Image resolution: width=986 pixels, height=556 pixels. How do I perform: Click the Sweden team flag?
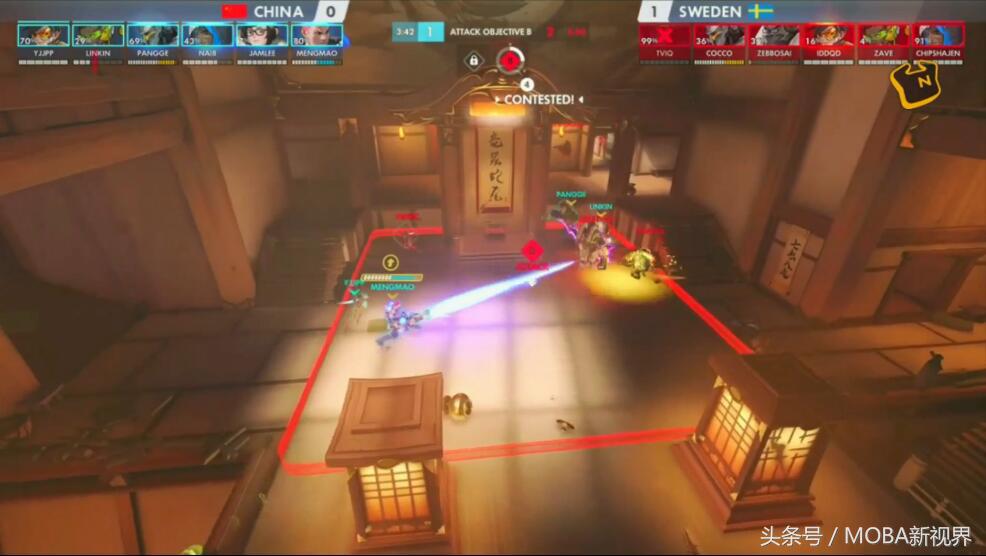tap(760, 11)
